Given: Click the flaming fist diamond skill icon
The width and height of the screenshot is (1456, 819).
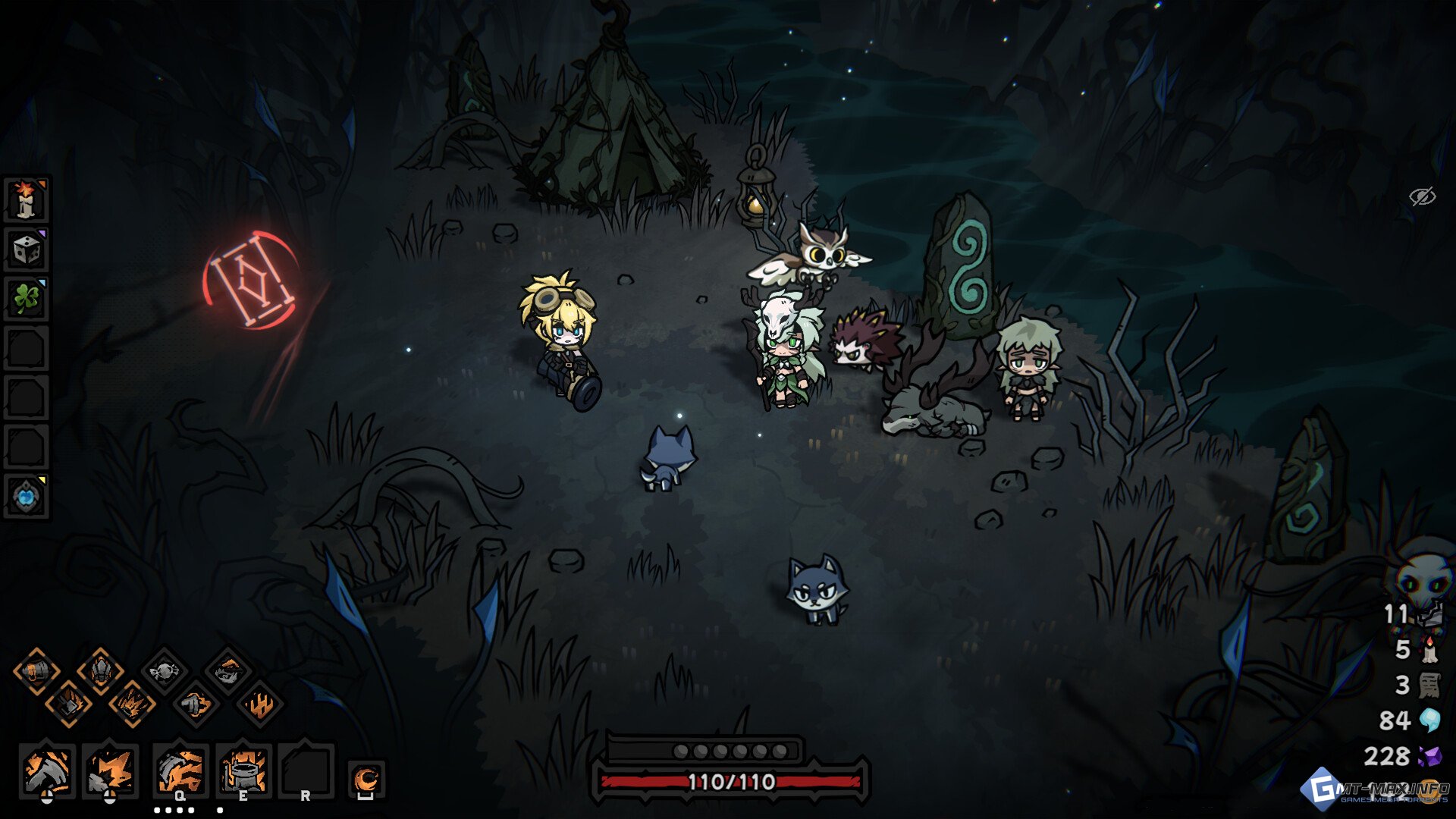Looking at the screenshot, I should point(196,705).
